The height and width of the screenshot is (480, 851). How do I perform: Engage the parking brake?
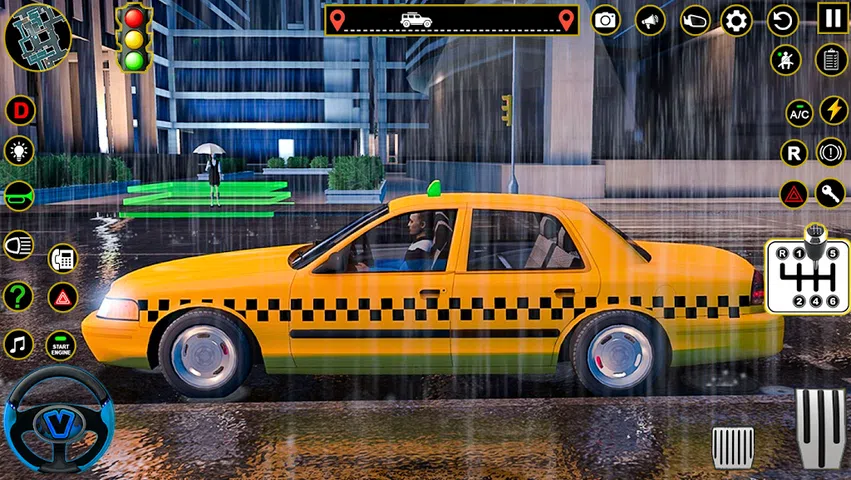831,152
